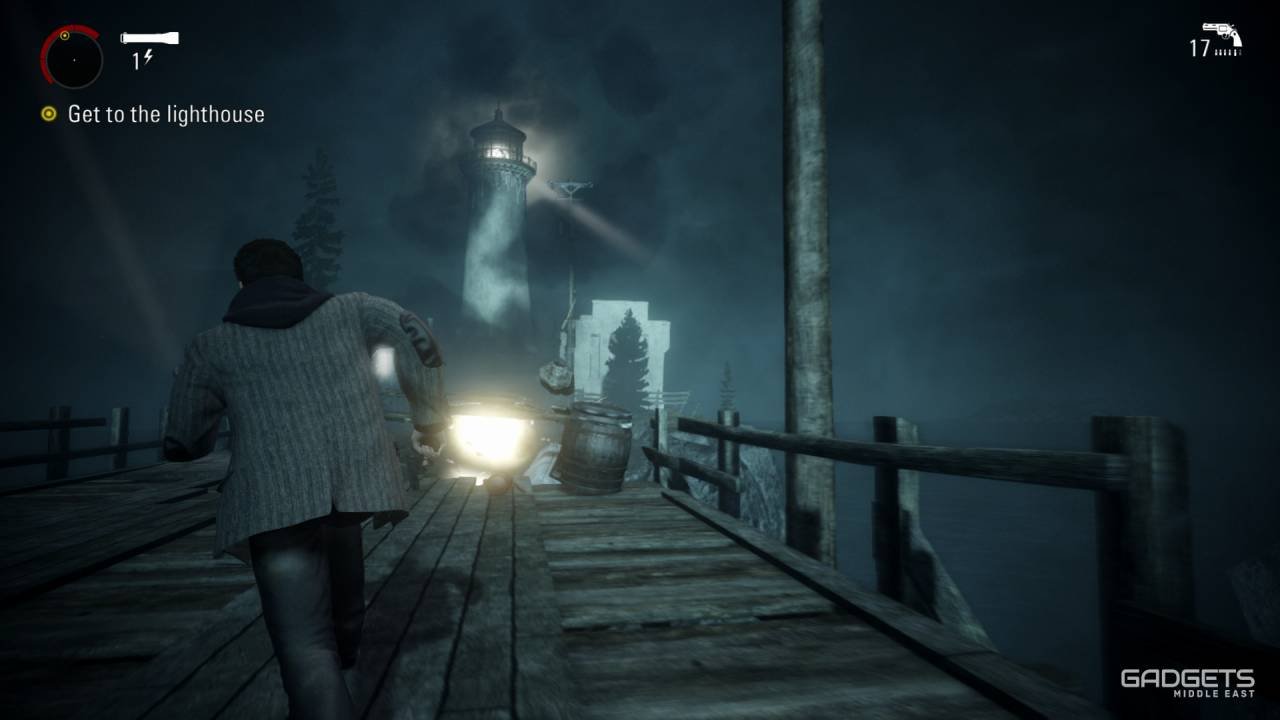Click the lightning bolt battery symbol
This screenshot has height=720, width=1280.
pyautogui.click(x=148, y=57)
